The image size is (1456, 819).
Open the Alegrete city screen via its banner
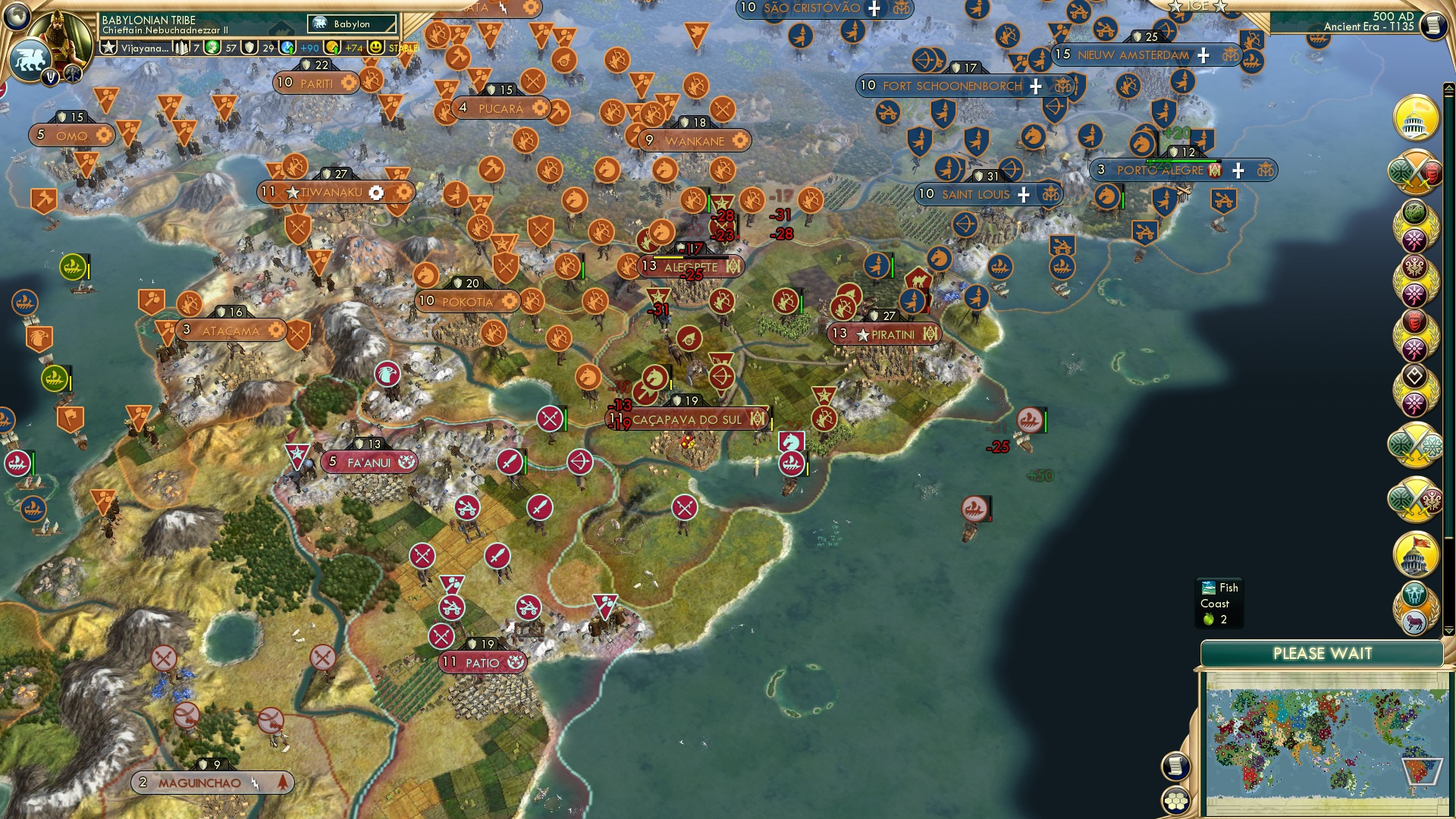[689, 267]
